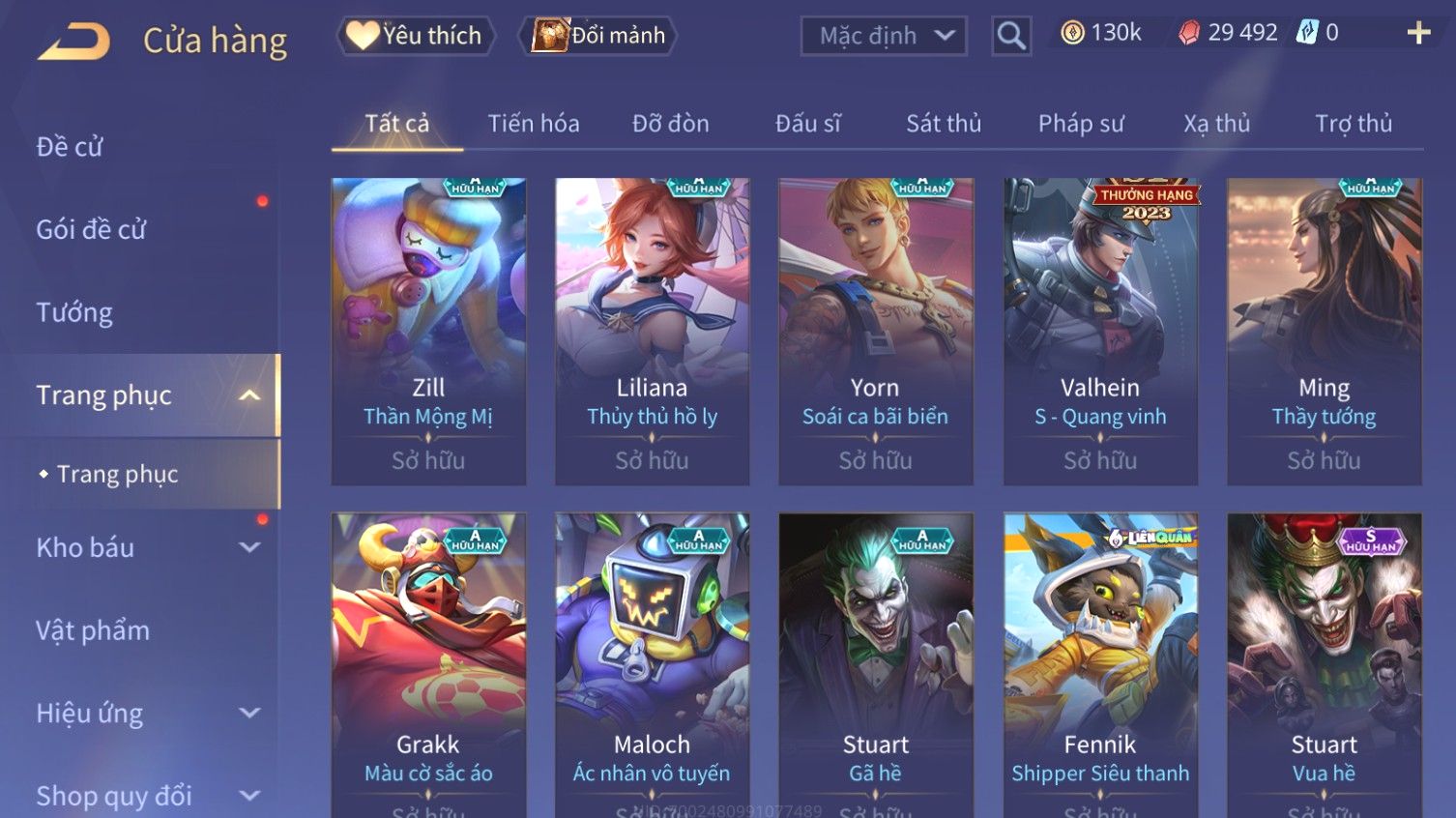Screen dimensions: 1456x818
Task: Switch to the Tiến hóa tab
Action: pyautogui.click(x=533, y=124)
